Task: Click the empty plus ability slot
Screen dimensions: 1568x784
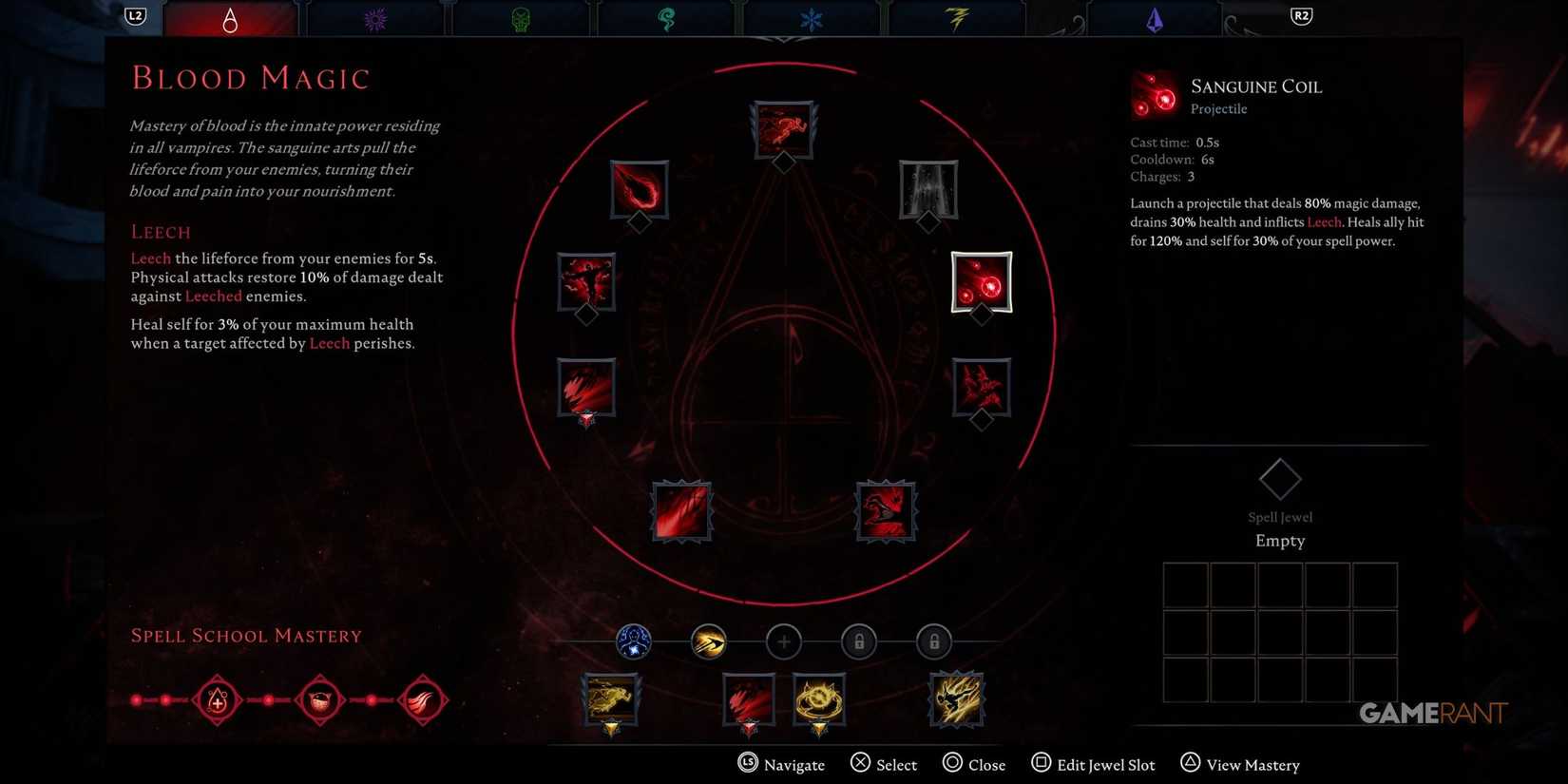Action: tap(784, 641)
